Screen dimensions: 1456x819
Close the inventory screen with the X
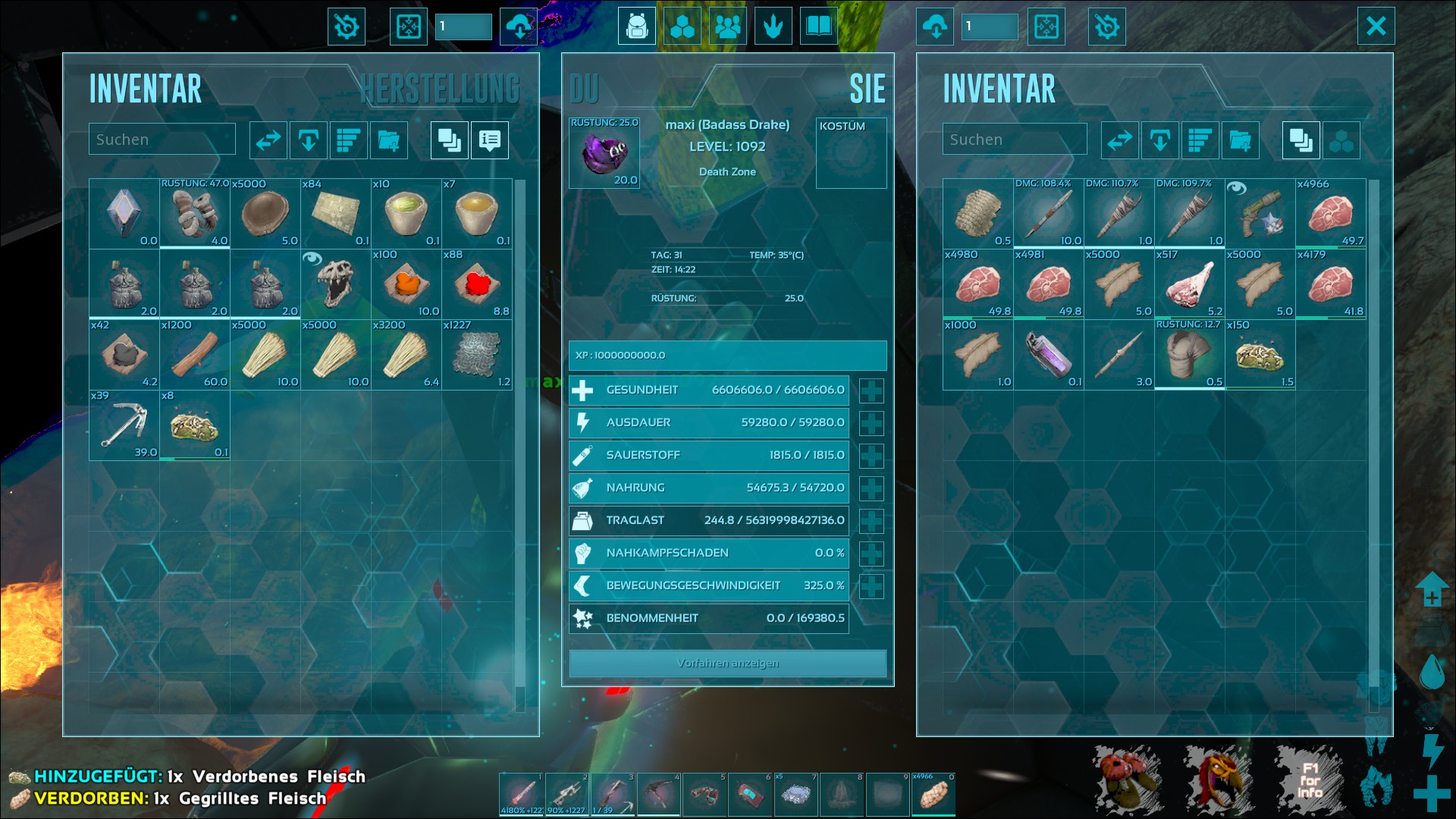pyautogui.click(x=1376, y=27)
